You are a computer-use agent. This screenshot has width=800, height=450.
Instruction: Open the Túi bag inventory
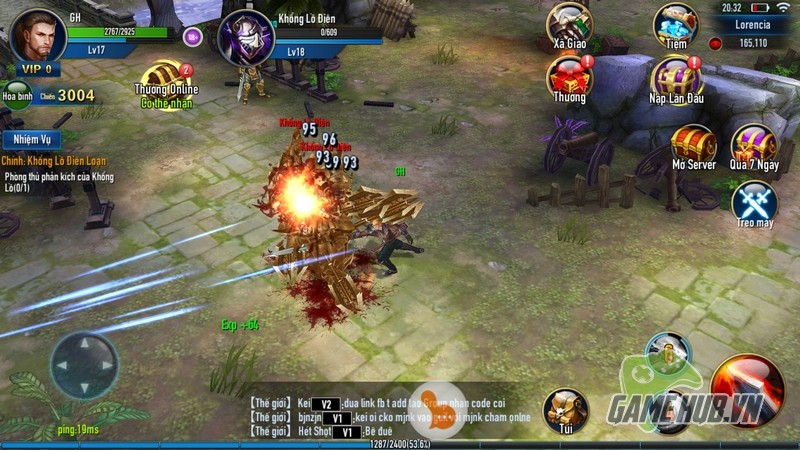pos(566,410)
